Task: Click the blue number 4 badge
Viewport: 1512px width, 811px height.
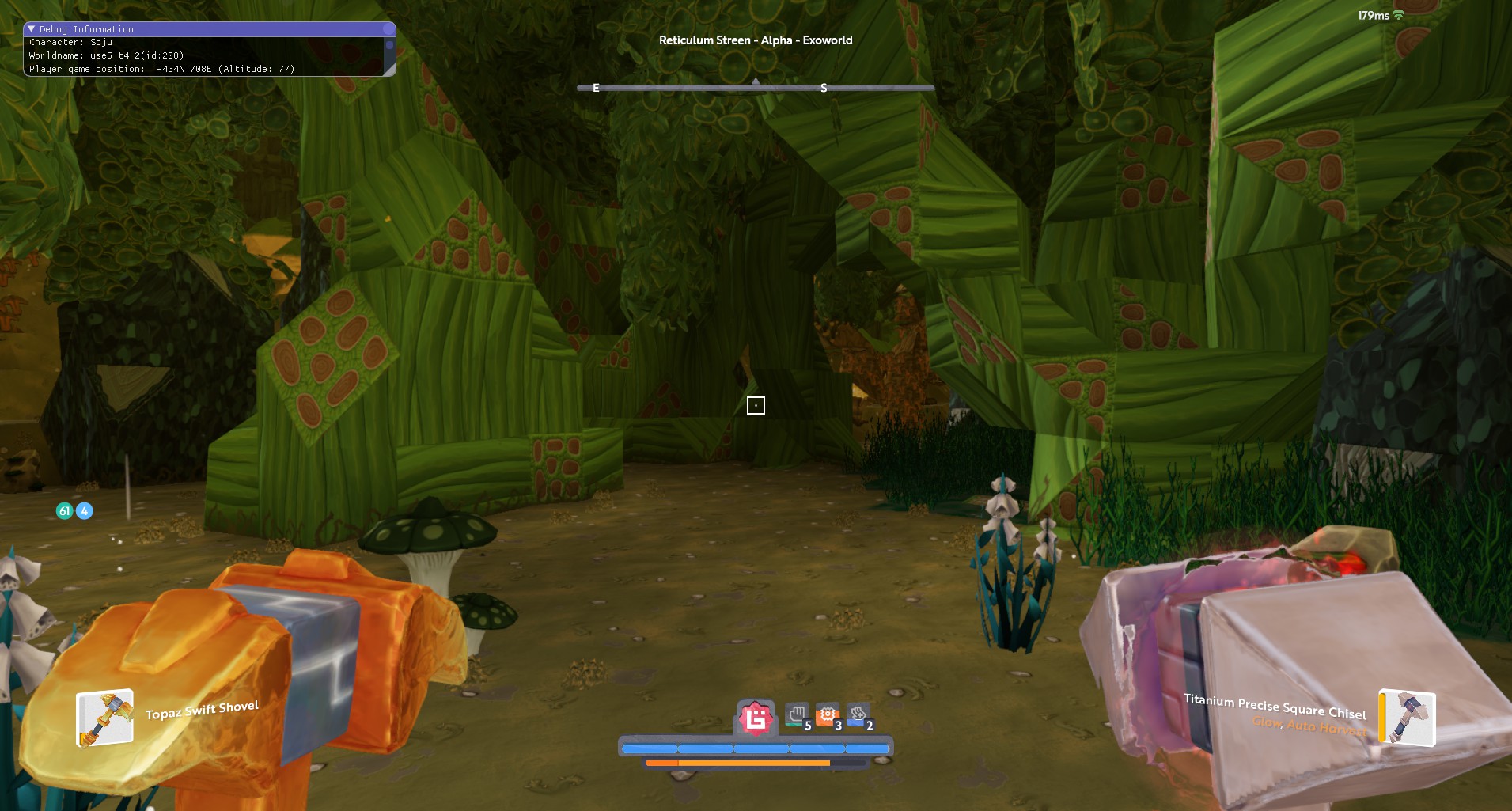Action: click(x=84, y=511)
